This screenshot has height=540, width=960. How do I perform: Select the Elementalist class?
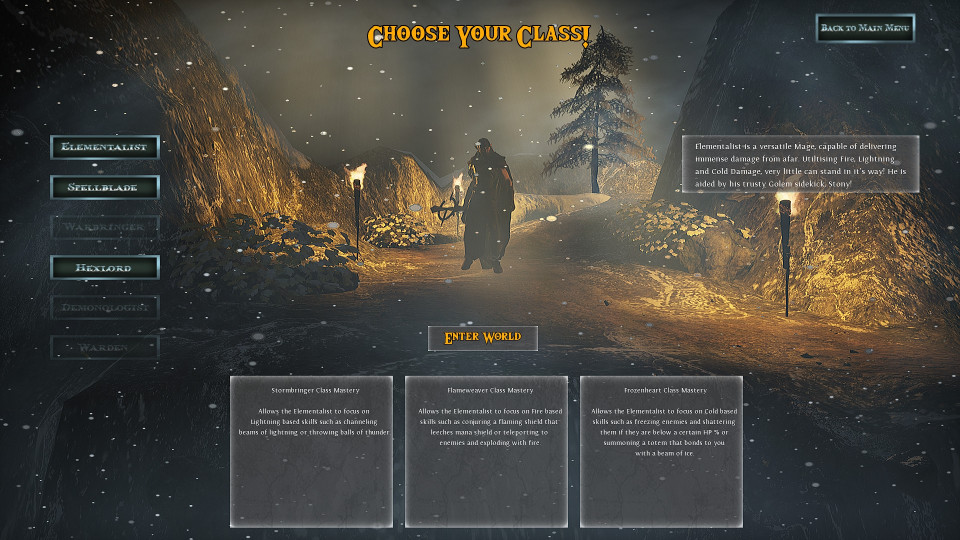click(105, 147)
